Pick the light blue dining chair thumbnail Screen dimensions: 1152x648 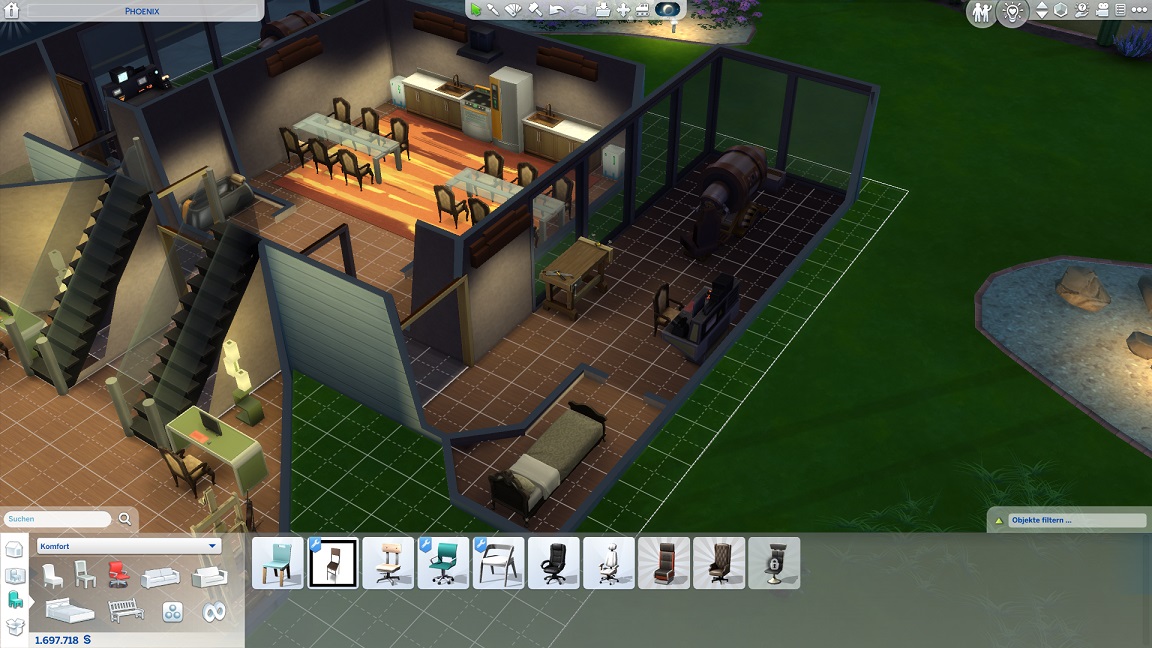[x=278, y=563]
